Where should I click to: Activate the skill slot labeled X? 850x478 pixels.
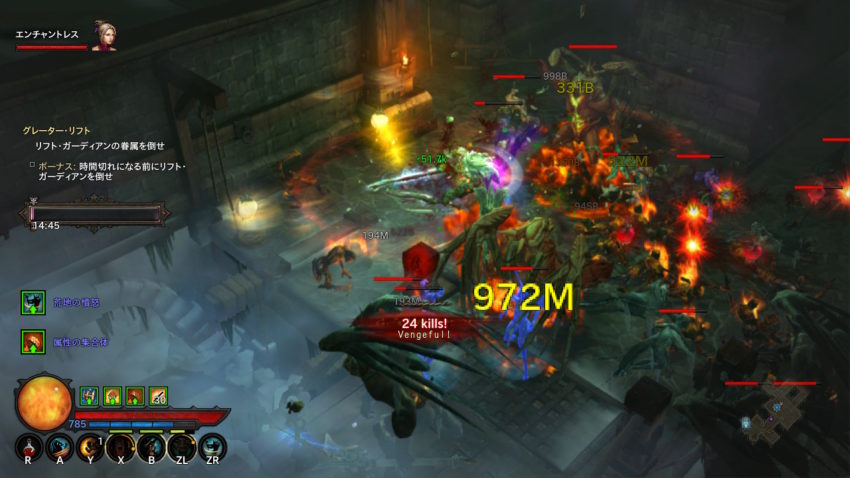pyautogui.click(x=121, y=447)
